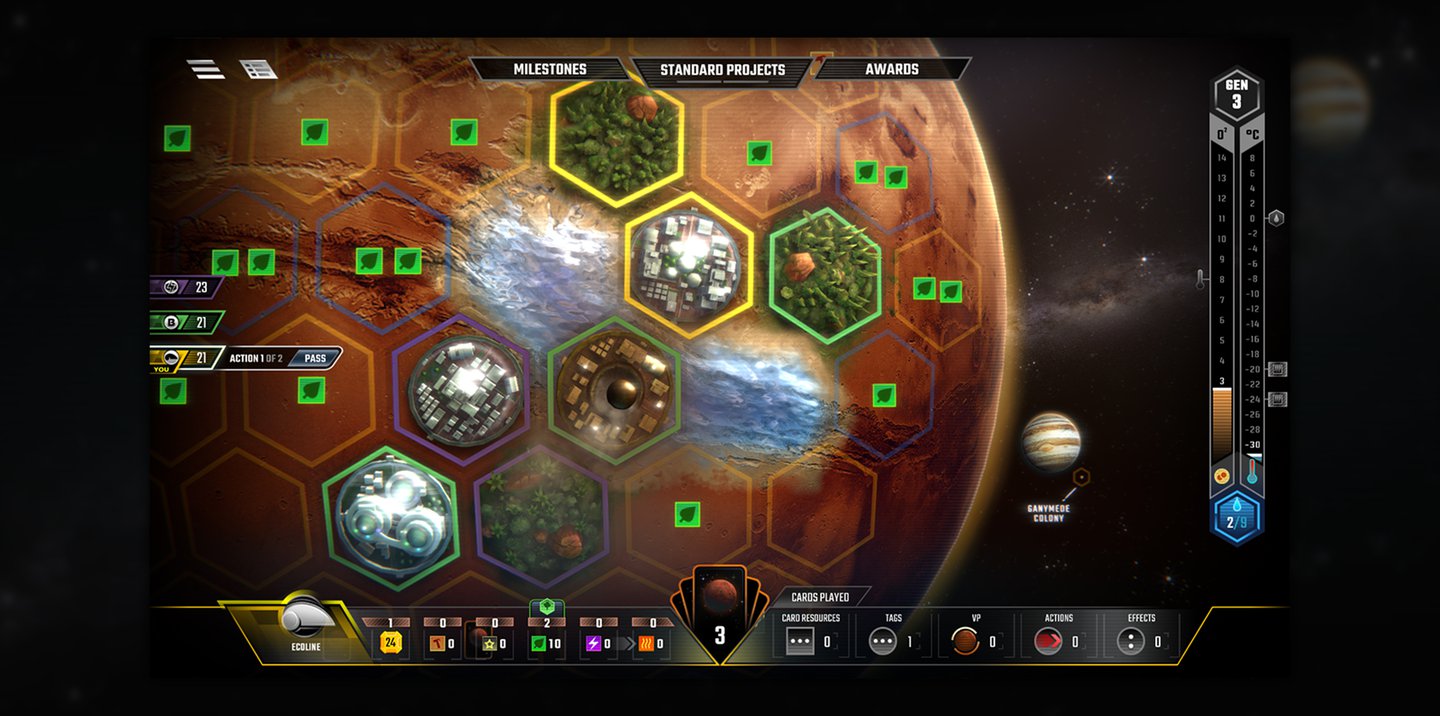Select the green opponent score tab
Screen dimensions: 1440x716
point(186,323)
